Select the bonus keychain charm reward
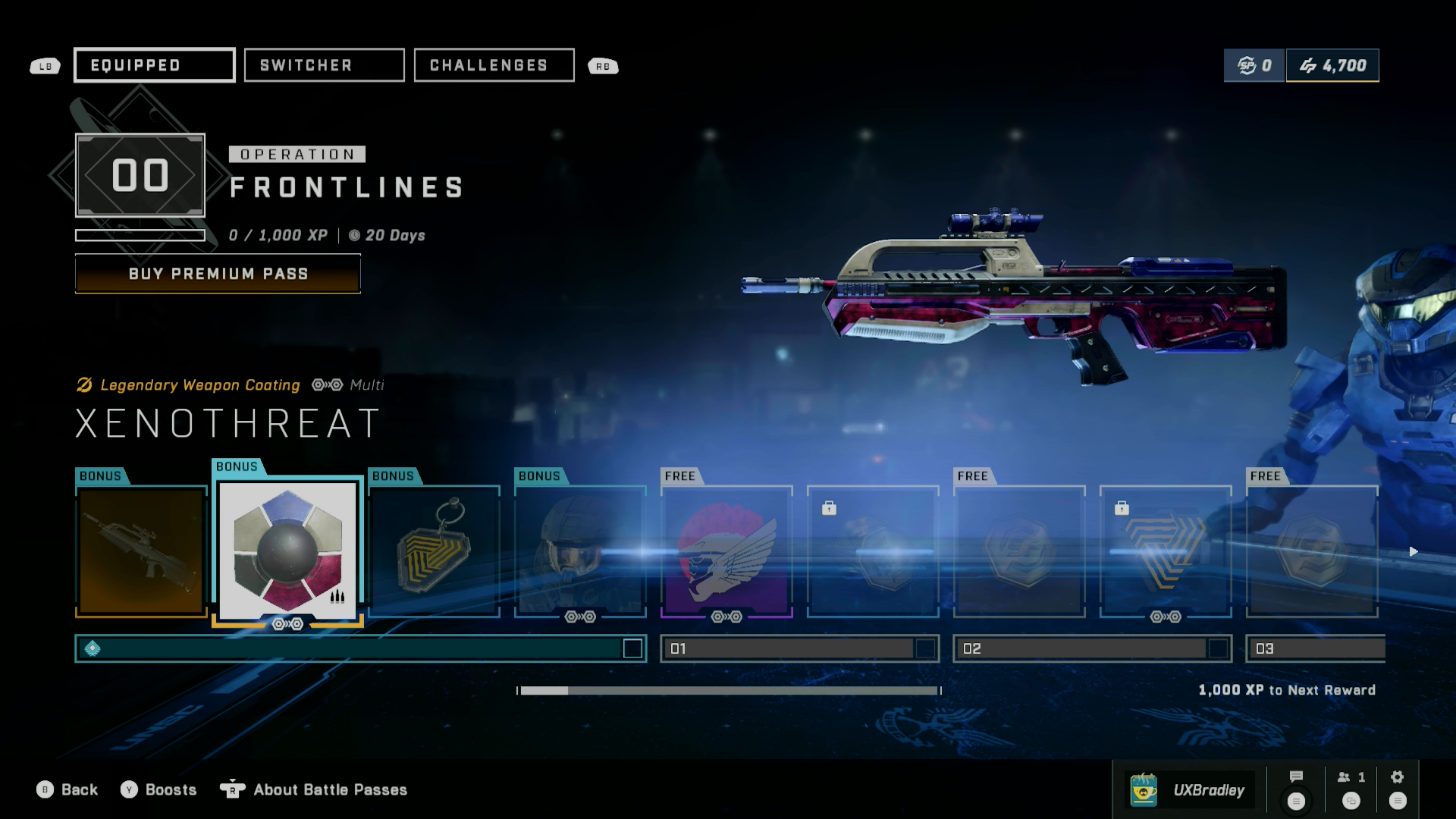The height and width of the screenshot is (819, 1456). (434, 551)
